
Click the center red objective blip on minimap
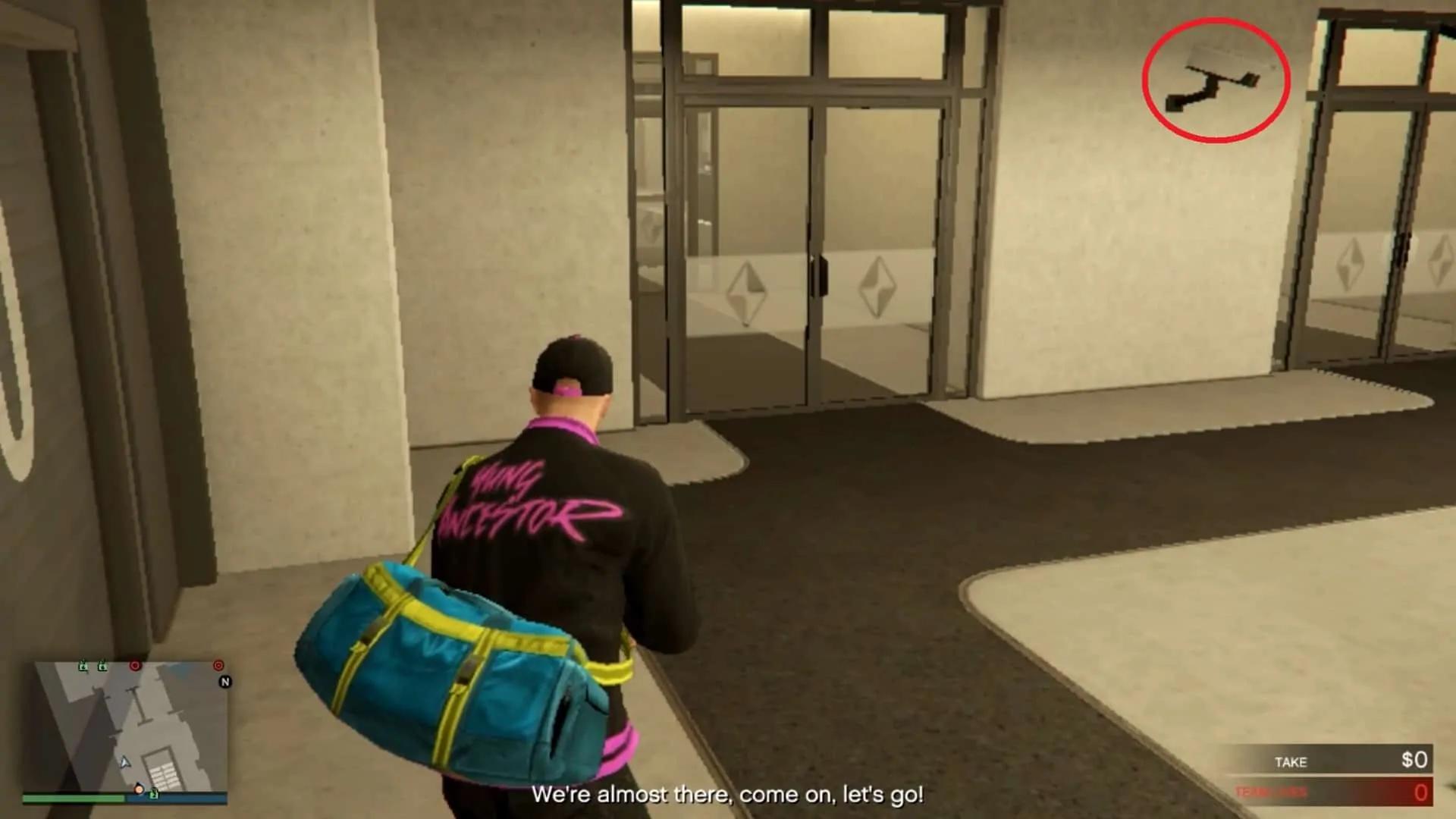(x=135, y=666)
